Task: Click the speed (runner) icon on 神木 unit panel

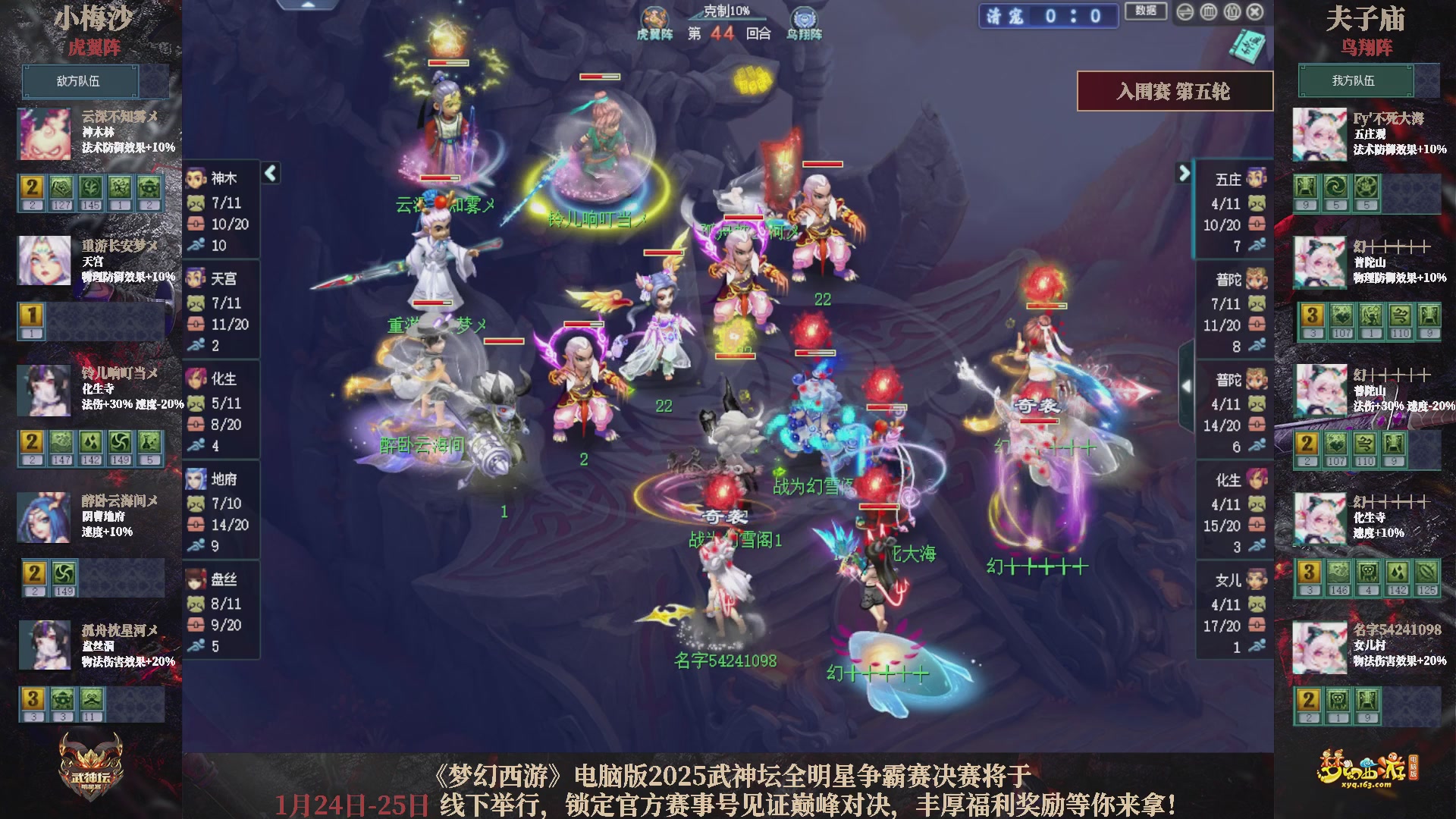Action: pos(196,245)
